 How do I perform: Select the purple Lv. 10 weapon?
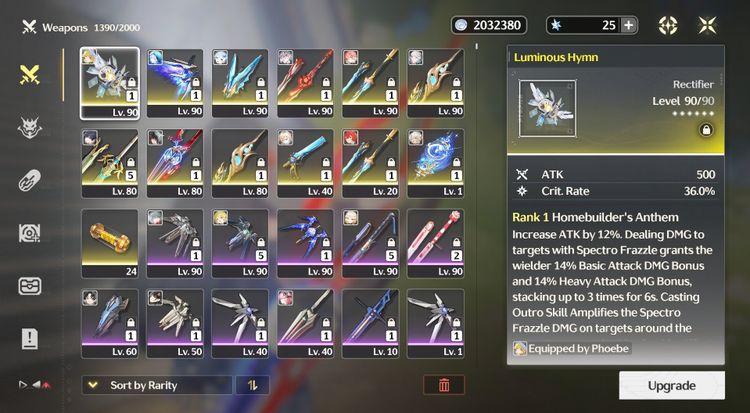(x=370, y=324)
